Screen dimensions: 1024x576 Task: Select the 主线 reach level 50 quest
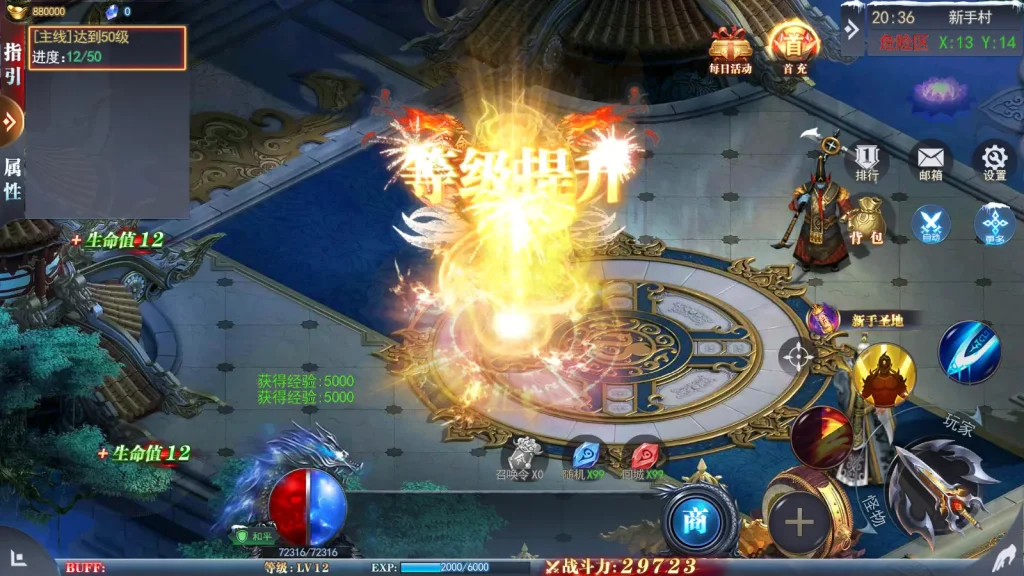[107, 47]
